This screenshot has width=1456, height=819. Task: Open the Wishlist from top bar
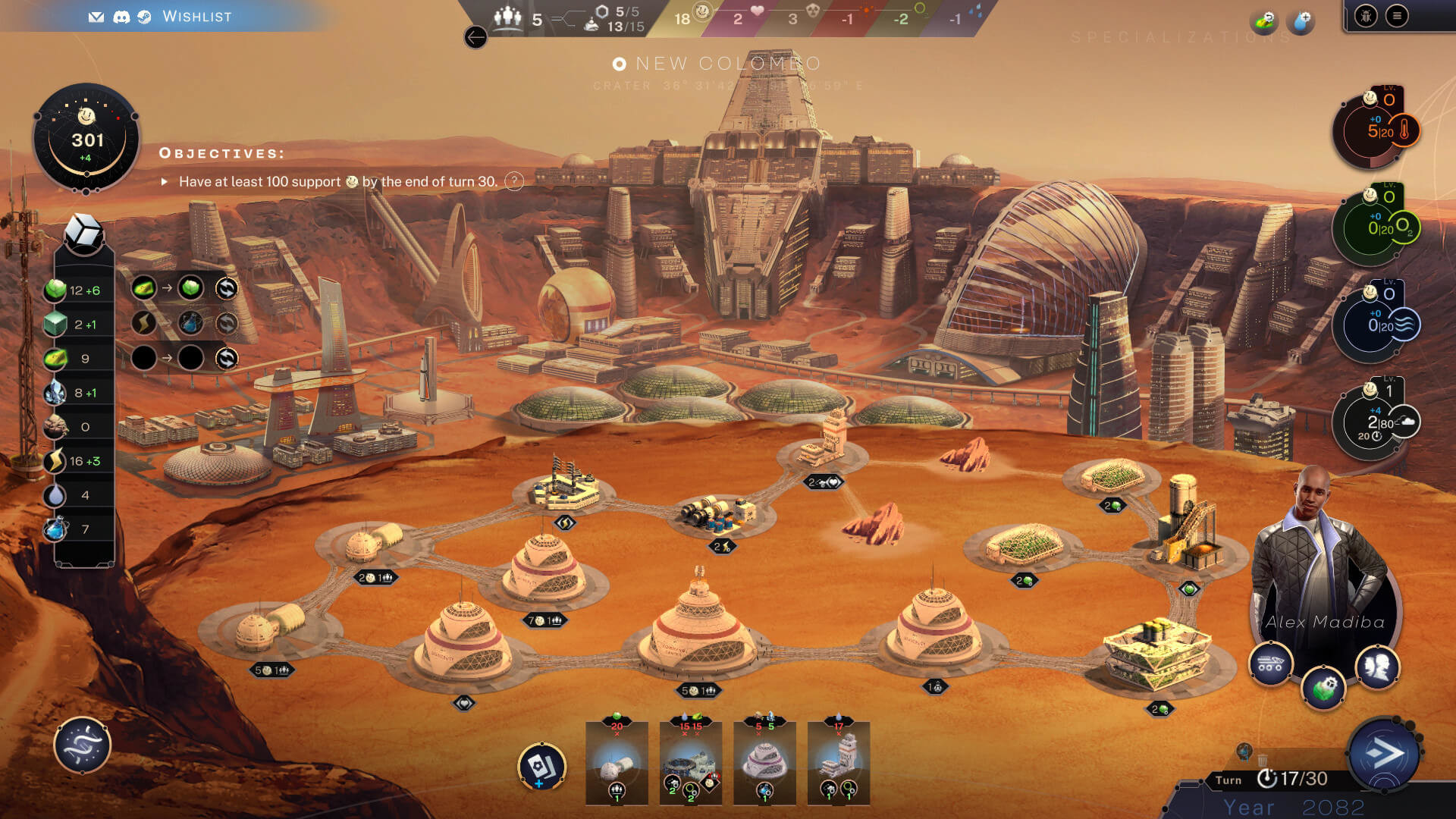[x=196, y=17]
